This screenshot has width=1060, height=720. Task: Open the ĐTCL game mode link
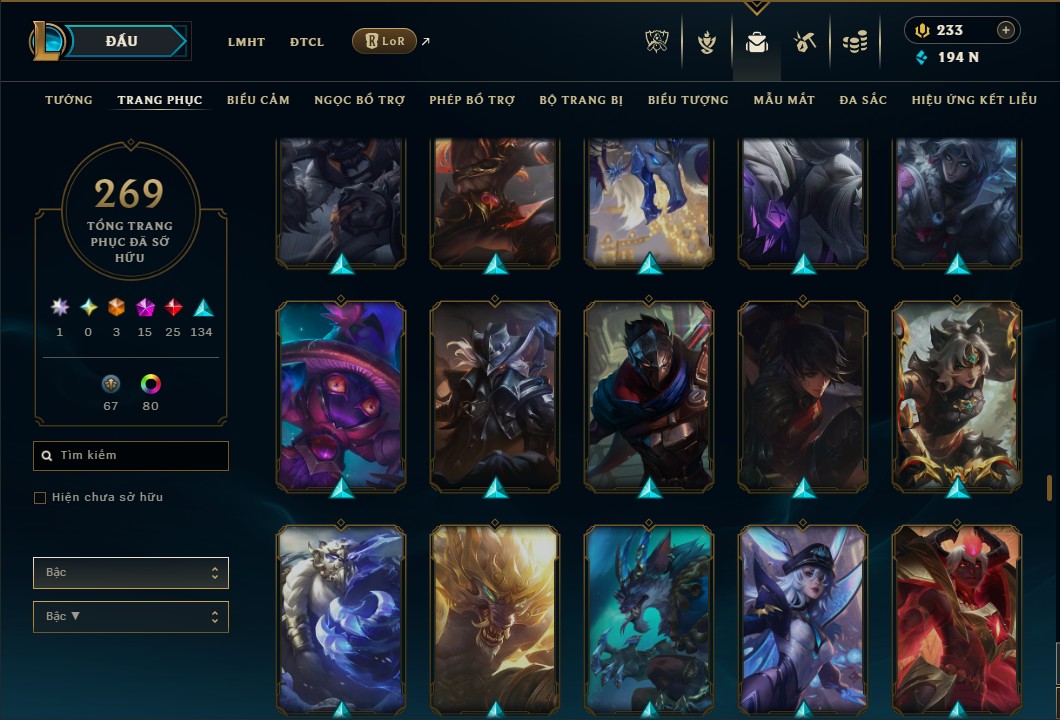pos(307,42)
